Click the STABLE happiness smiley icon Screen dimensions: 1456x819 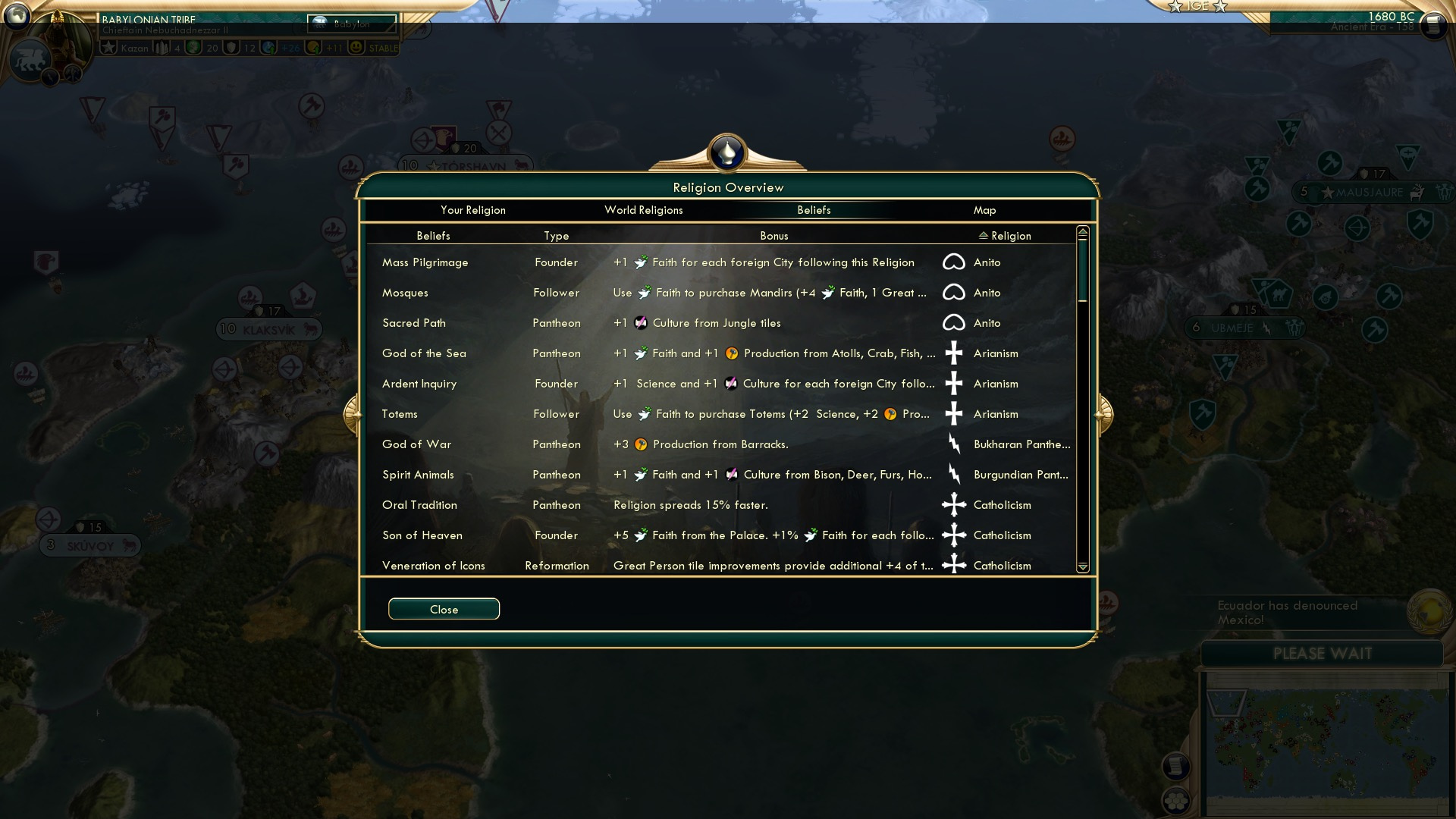tap(355, 47)
